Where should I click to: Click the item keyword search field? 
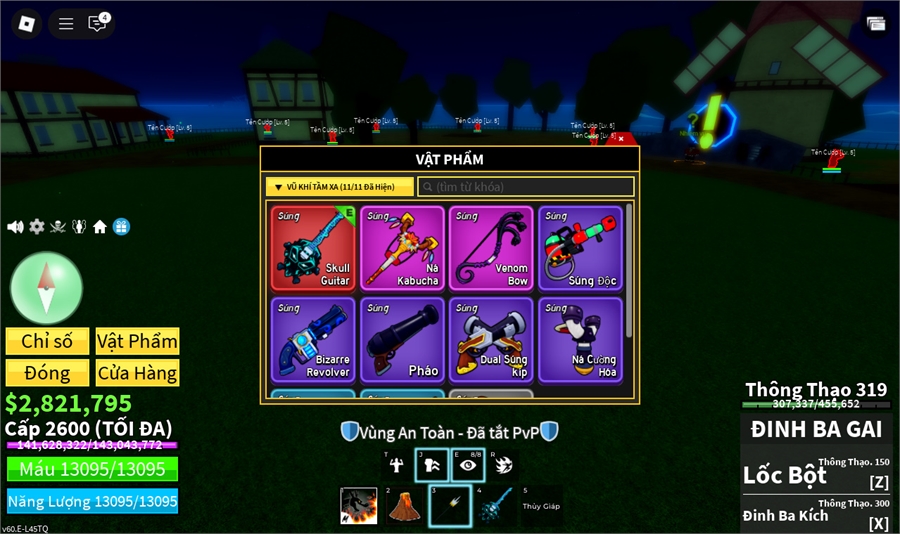click(x=526, y=187)
